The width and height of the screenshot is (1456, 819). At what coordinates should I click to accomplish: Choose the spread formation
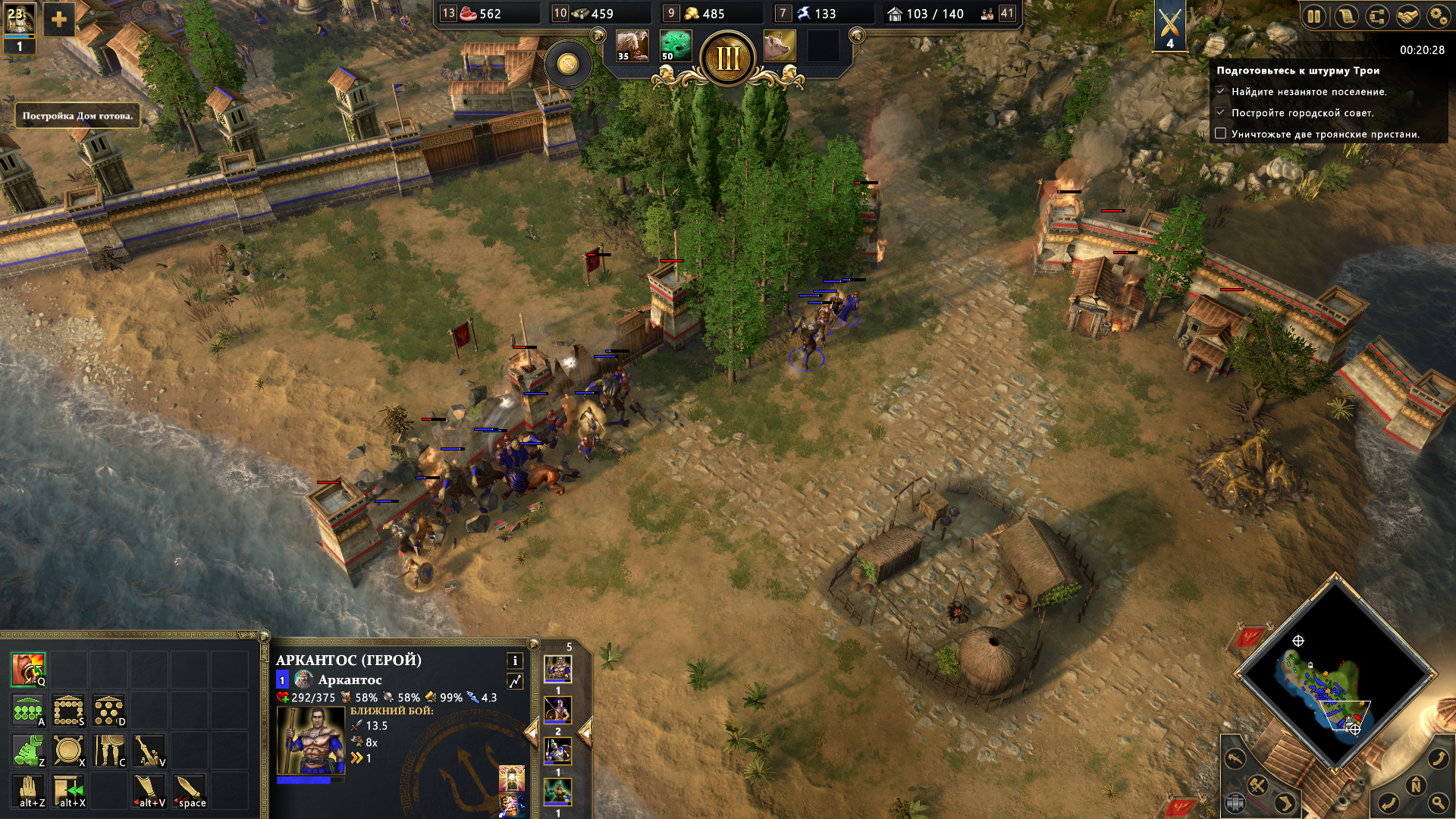(109, 710)
